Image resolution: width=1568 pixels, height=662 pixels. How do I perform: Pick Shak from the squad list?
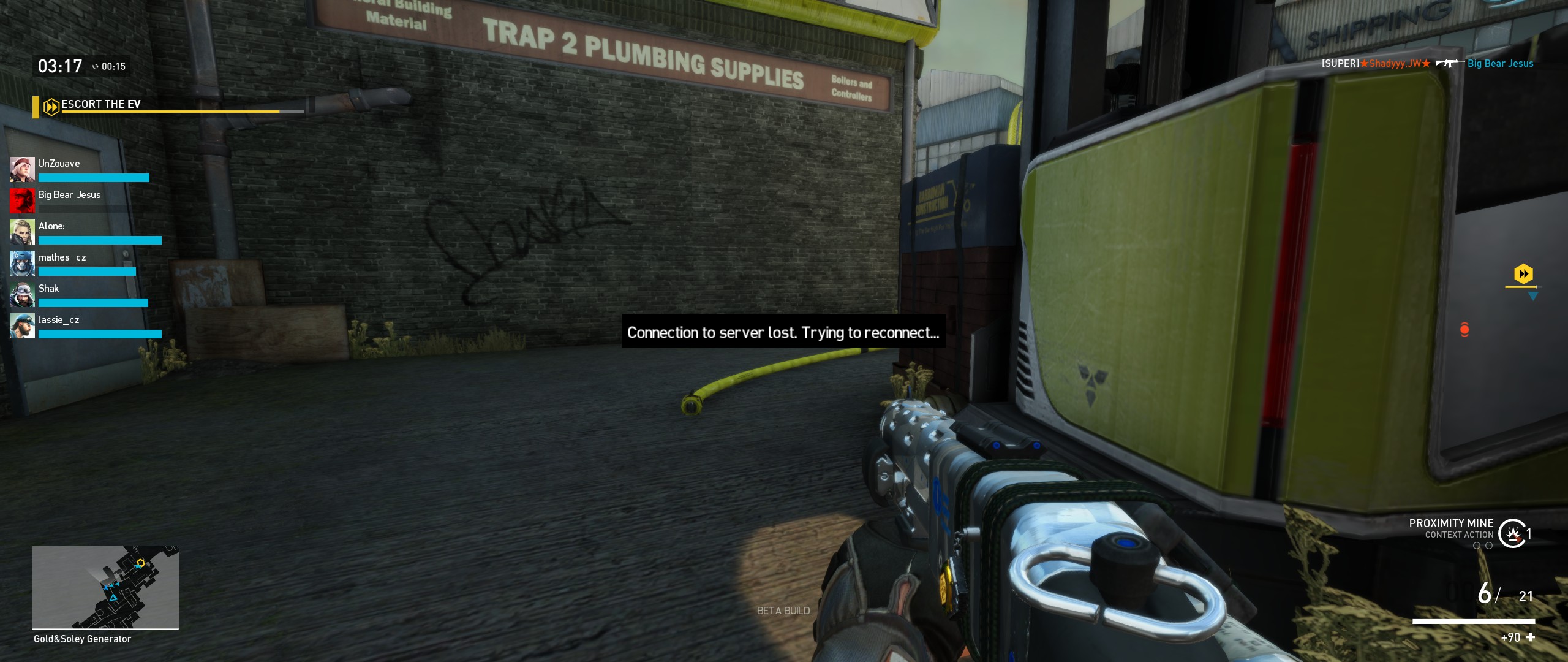pyautogui.click(x=48, y=289)
